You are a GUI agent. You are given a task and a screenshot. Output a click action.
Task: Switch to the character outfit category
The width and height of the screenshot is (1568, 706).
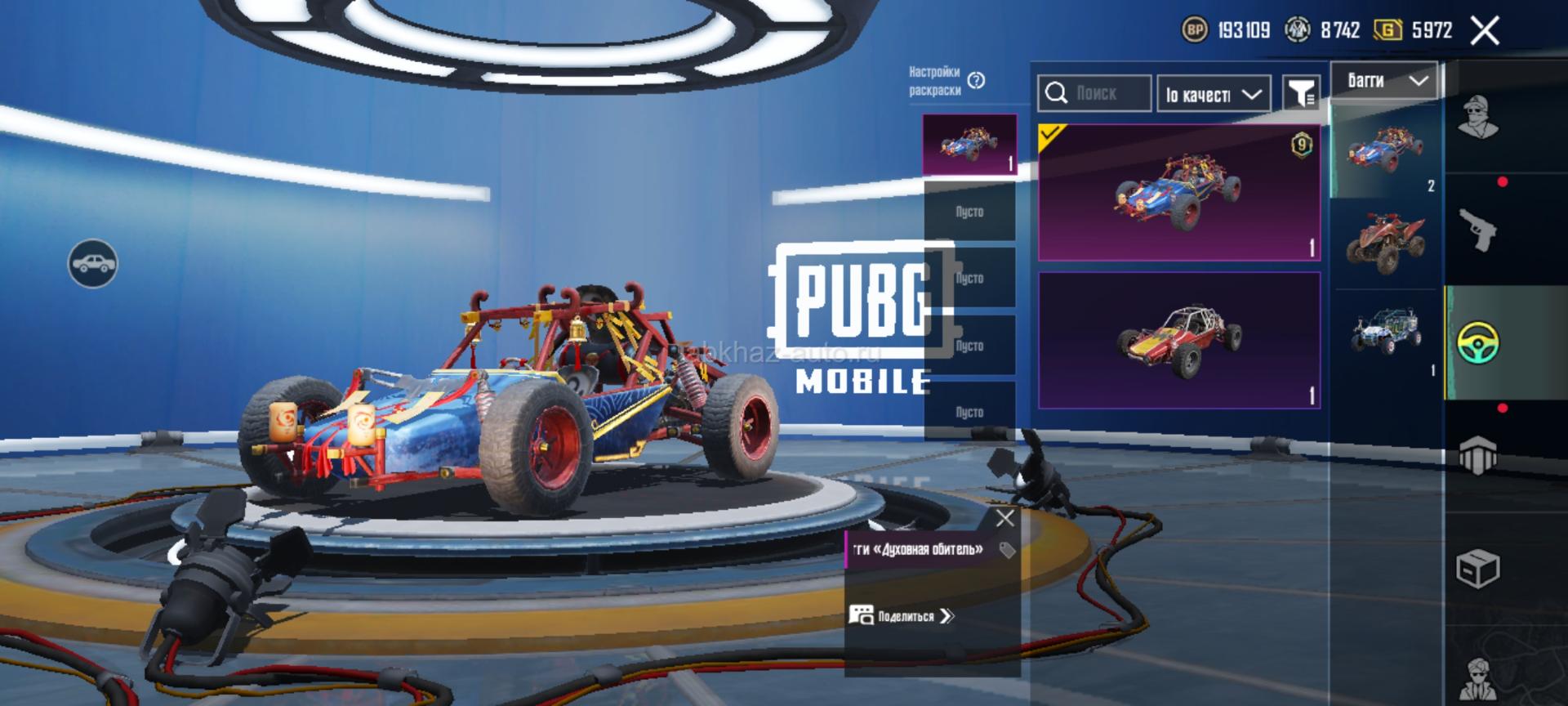click(x=1477, y=119)
